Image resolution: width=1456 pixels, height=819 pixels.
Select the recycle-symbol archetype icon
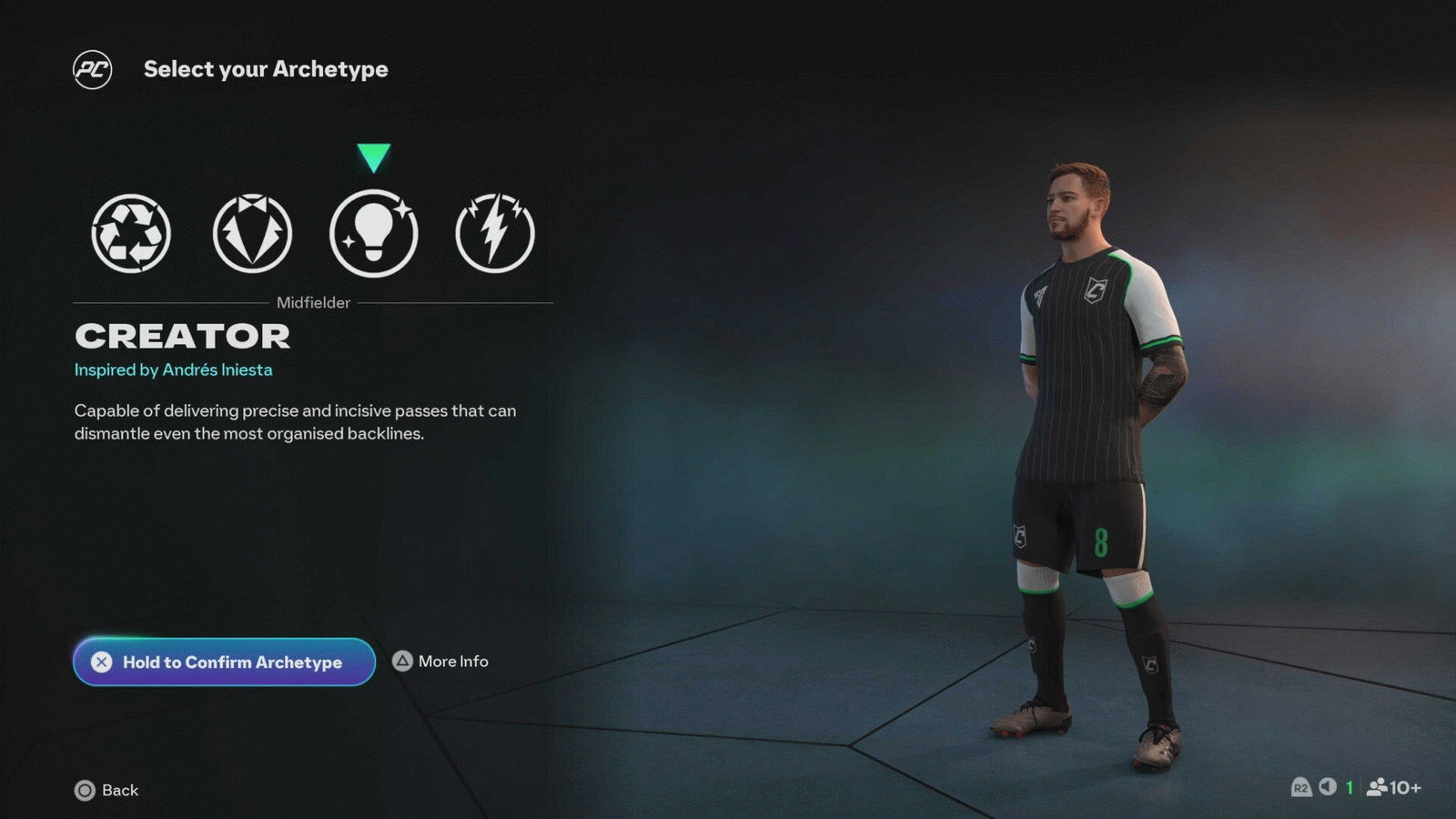[129, 233]
